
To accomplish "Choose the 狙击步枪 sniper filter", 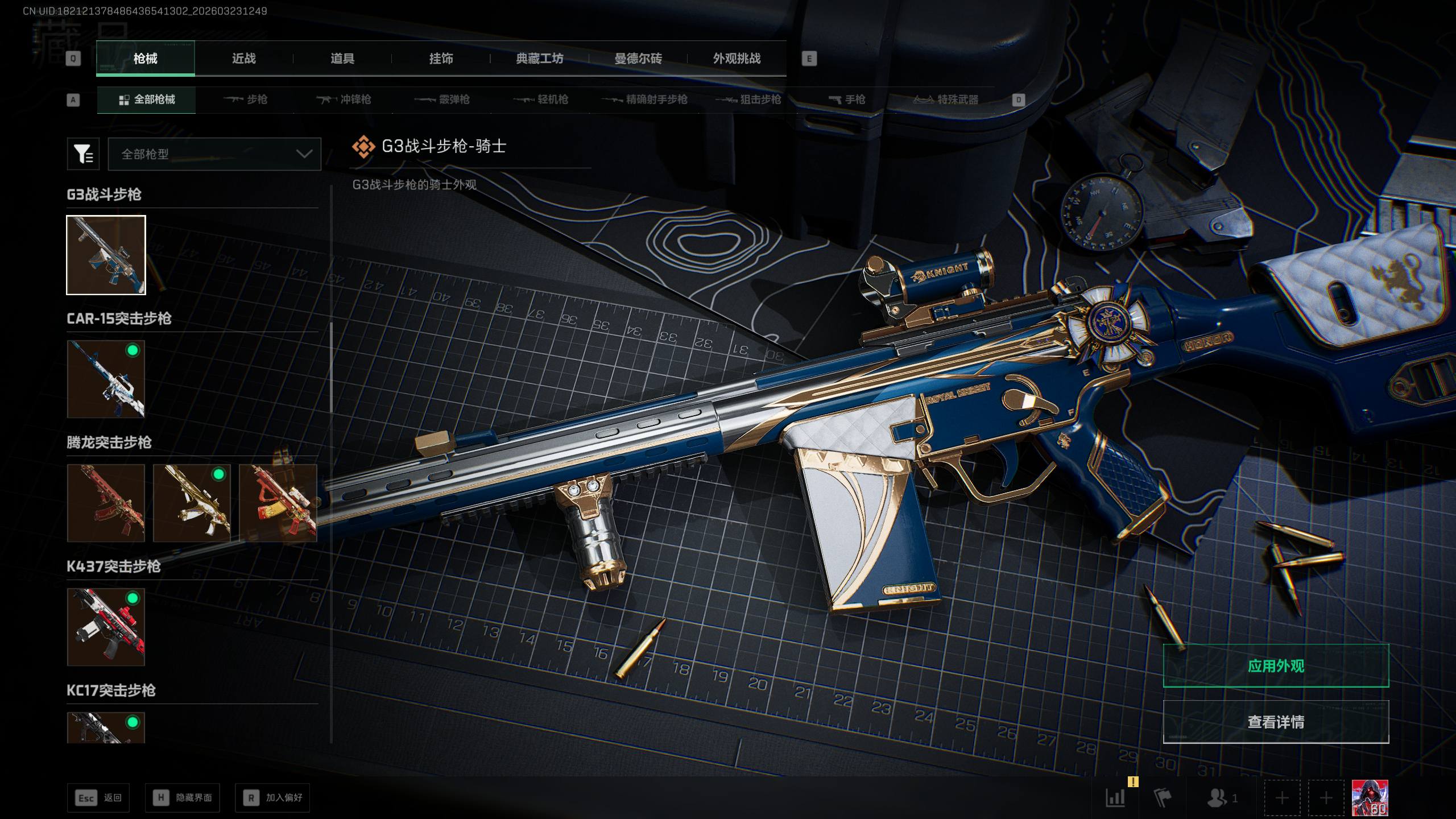I will (748, 100).
